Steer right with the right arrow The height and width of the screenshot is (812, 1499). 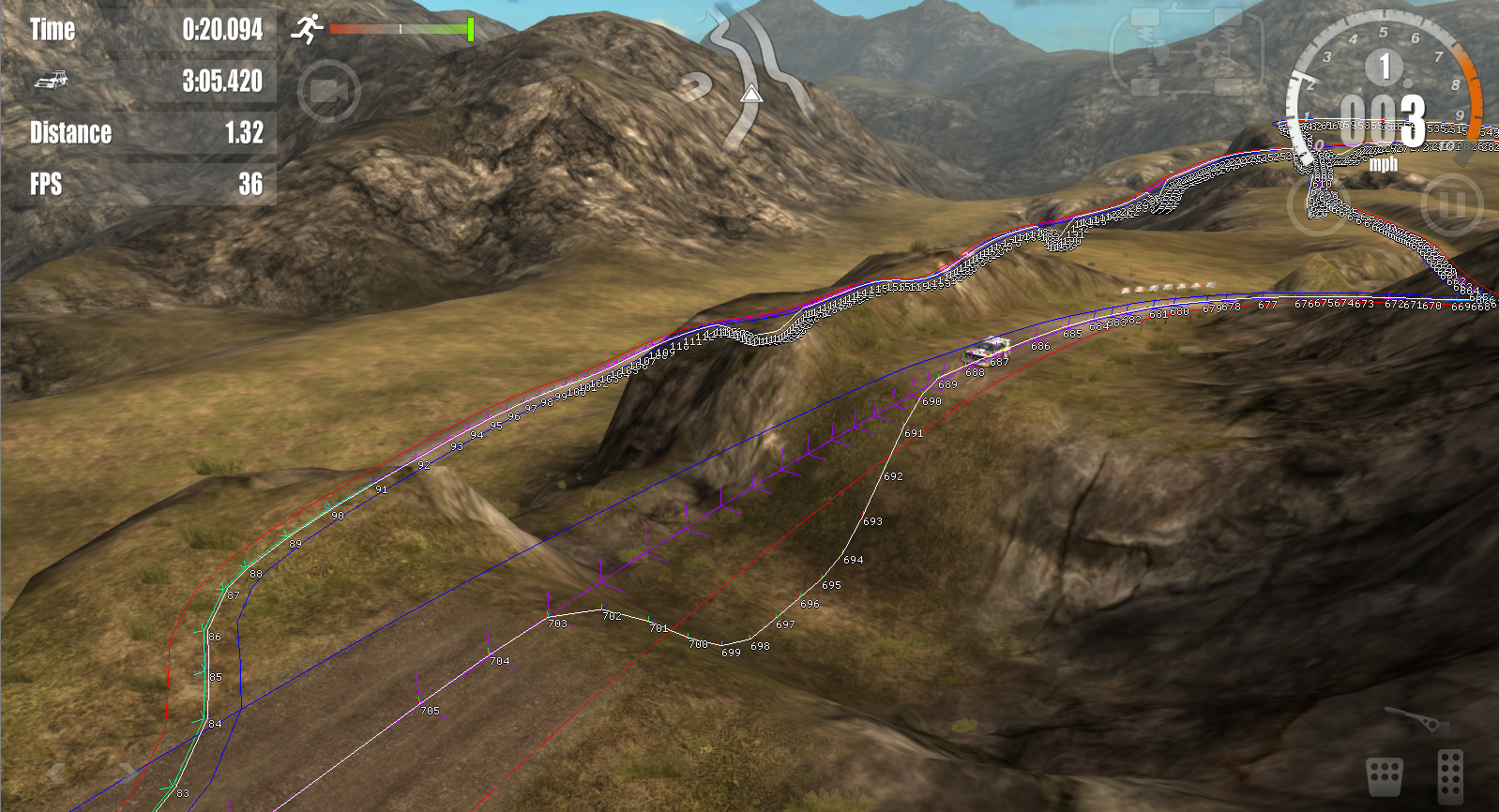(x=127, y=773)
